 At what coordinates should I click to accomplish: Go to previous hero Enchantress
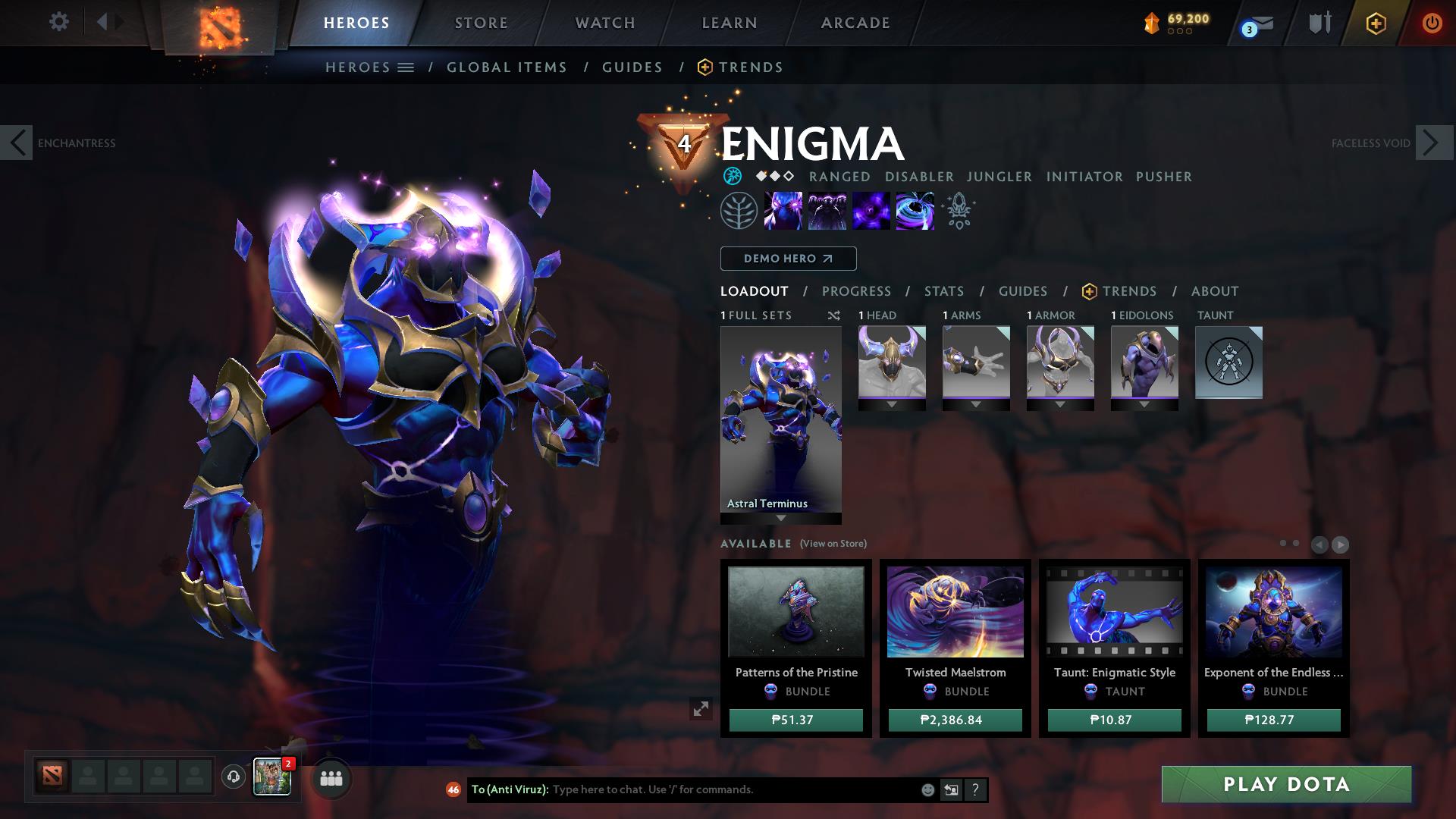(17, 143)
